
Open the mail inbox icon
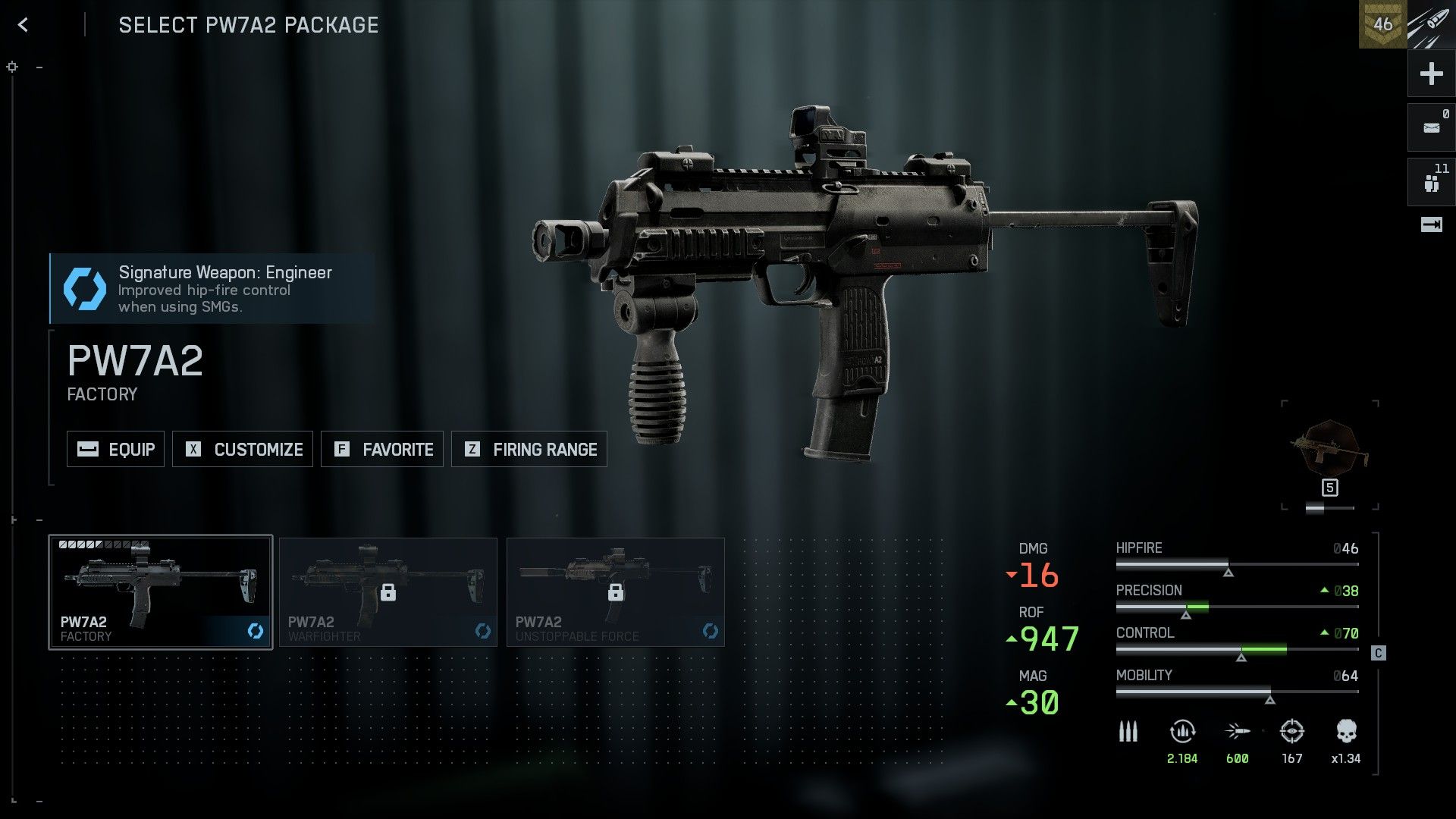click(1431, 127)
